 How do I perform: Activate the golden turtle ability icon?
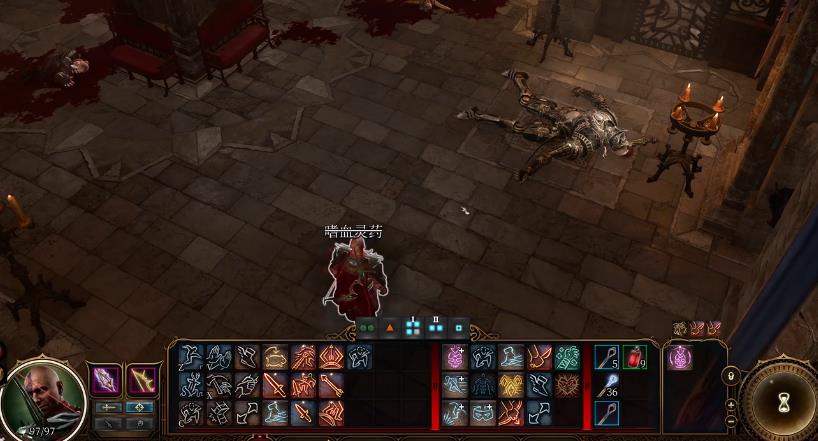275,357
